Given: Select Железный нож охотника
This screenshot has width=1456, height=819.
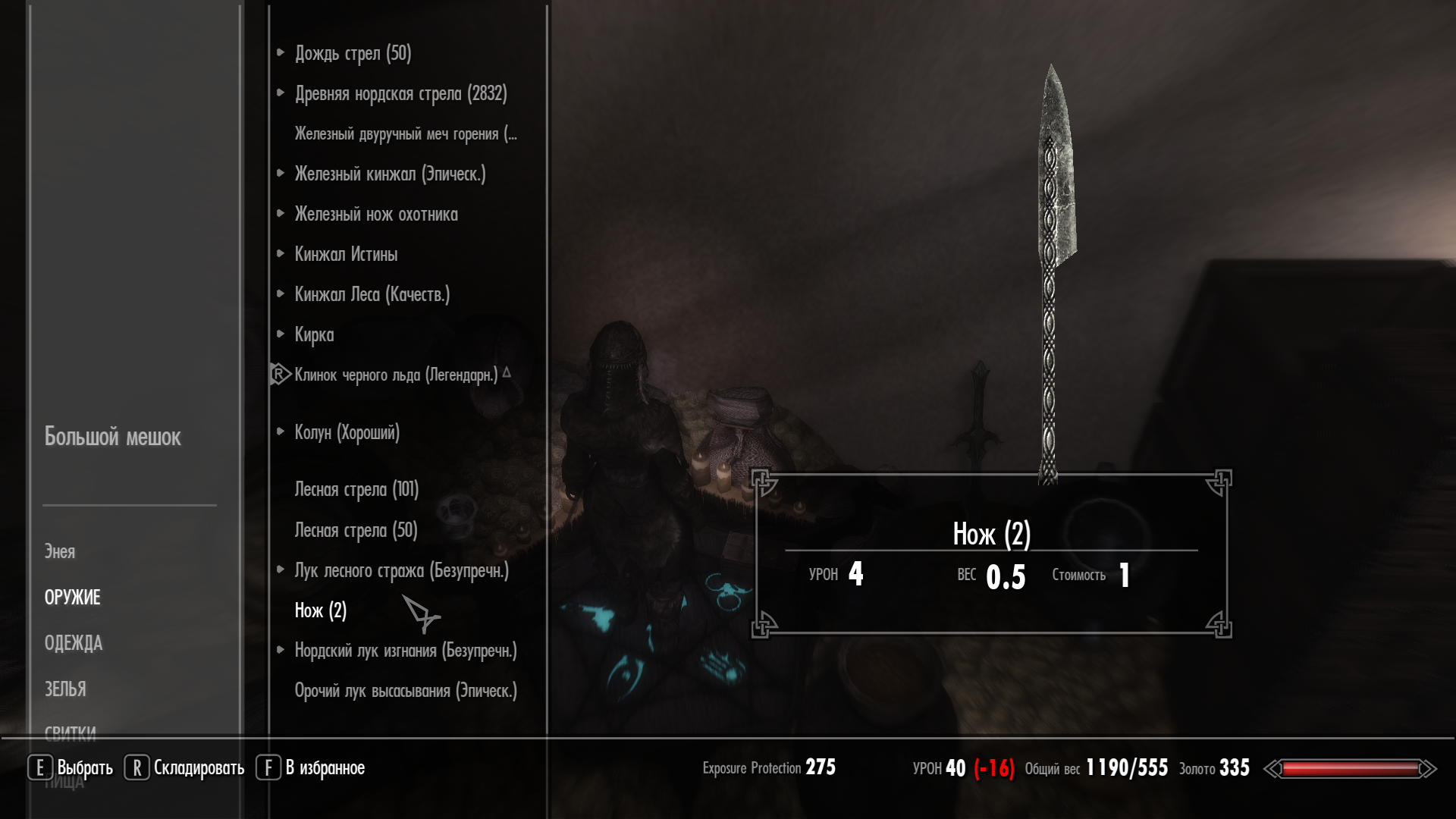Looking at the screenshot, I should tap(376, 214).
